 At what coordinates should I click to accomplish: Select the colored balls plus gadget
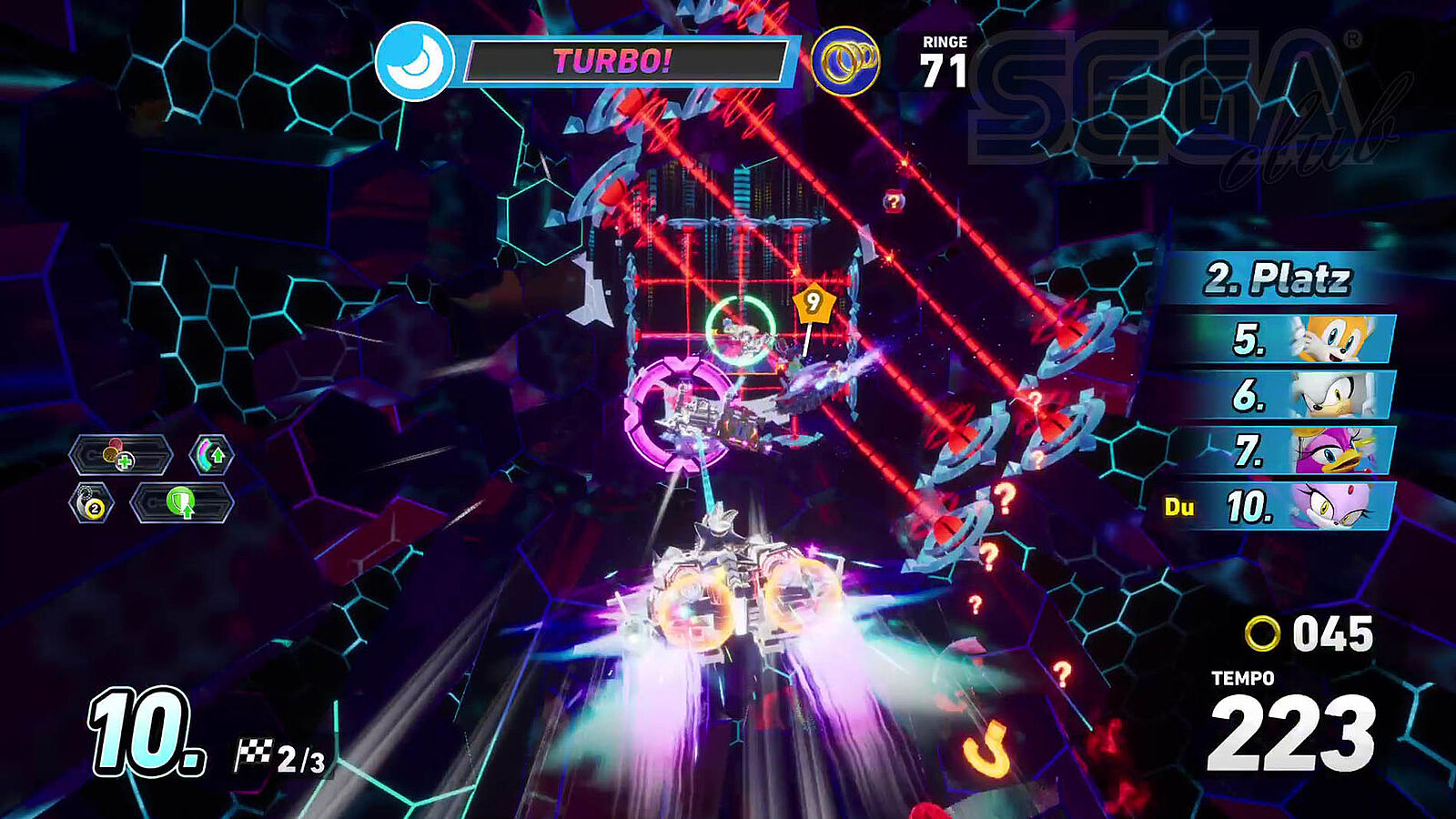(120, 455)
